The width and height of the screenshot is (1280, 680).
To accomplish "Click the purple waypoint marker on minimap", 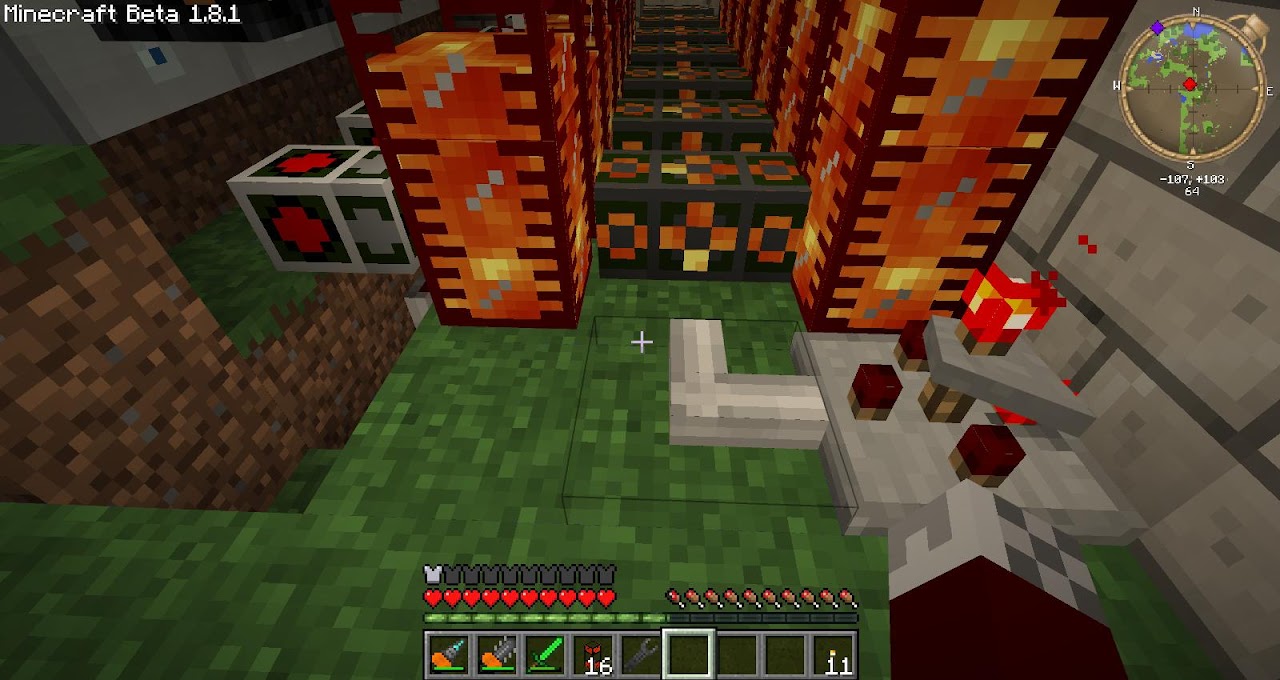I will pyautogui.click(x=1158, y=28).
